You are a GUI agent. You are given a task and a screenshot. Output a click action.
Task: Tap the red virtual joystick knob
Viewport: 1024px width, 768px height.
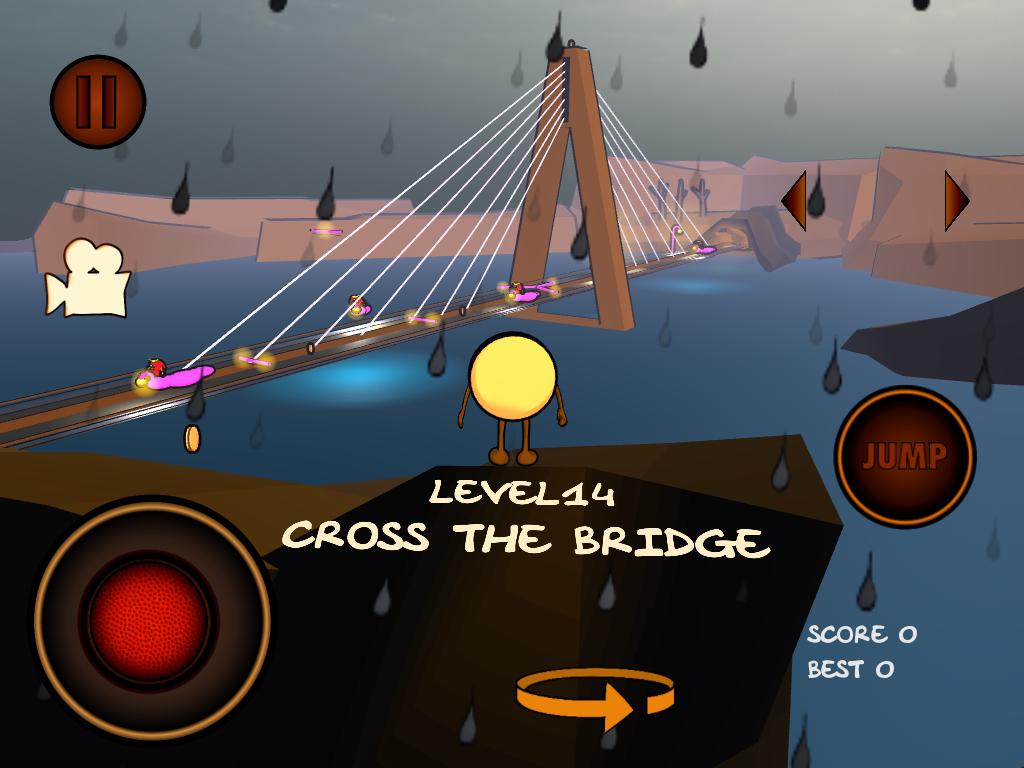(149, 619)
